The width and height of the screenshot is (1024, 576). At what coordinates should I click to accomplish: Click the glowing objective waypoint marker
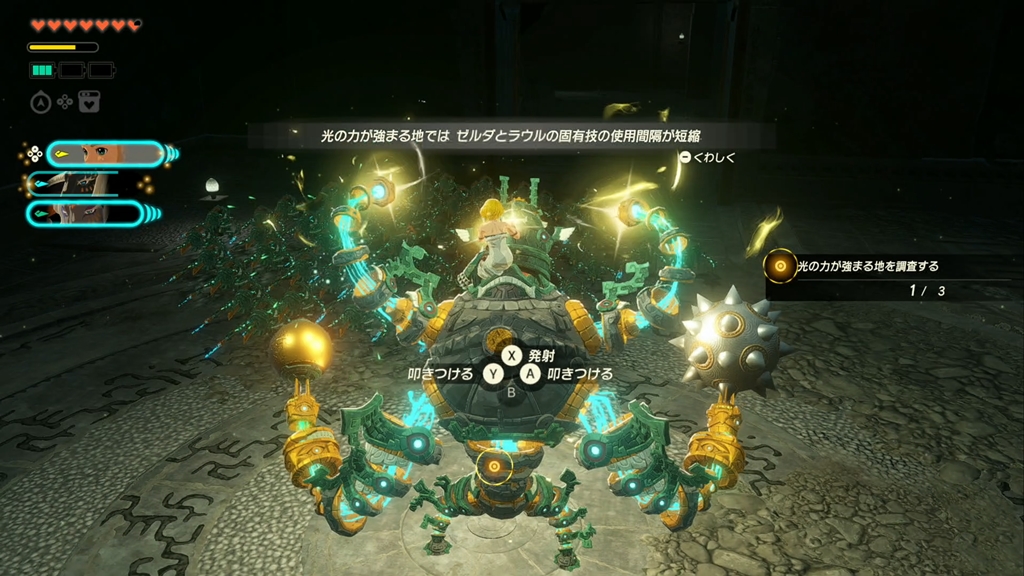tap(492, 466)
